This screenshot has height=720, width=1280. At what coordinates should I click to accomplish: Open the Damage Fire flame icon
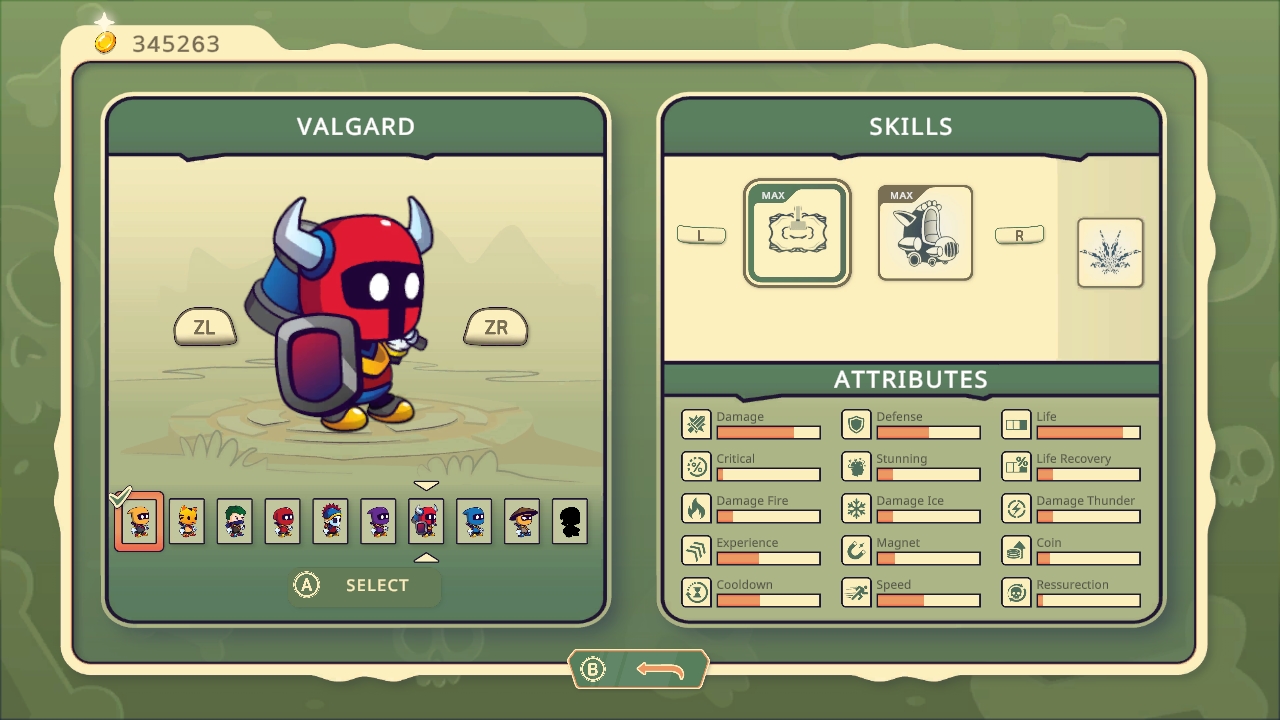(x=696, y=508)
